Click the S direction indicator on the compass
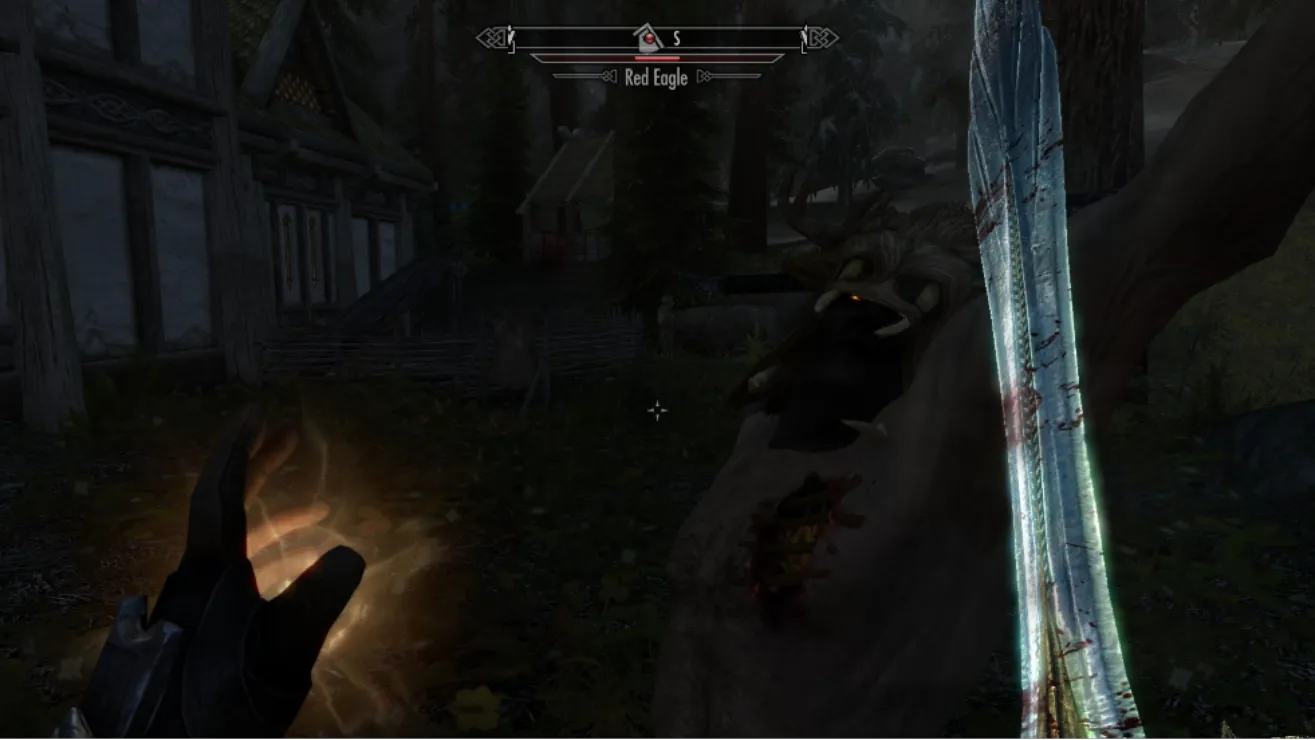The width and height of the screenshot is (1315, 740). coord(676,37)
